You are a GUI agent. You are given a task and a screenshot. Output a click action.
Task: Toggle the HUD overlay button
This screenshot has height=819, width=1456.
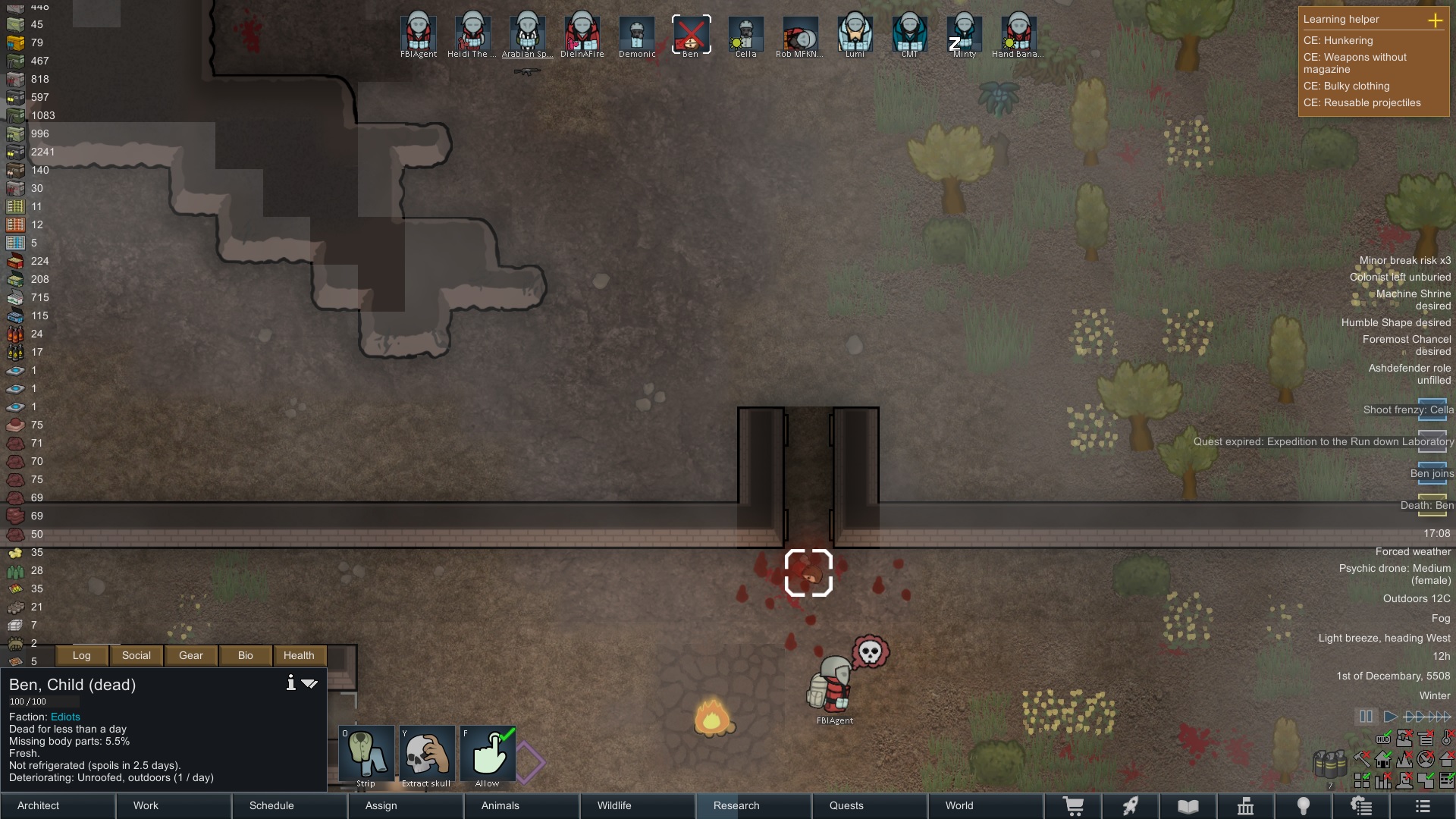1384,739
